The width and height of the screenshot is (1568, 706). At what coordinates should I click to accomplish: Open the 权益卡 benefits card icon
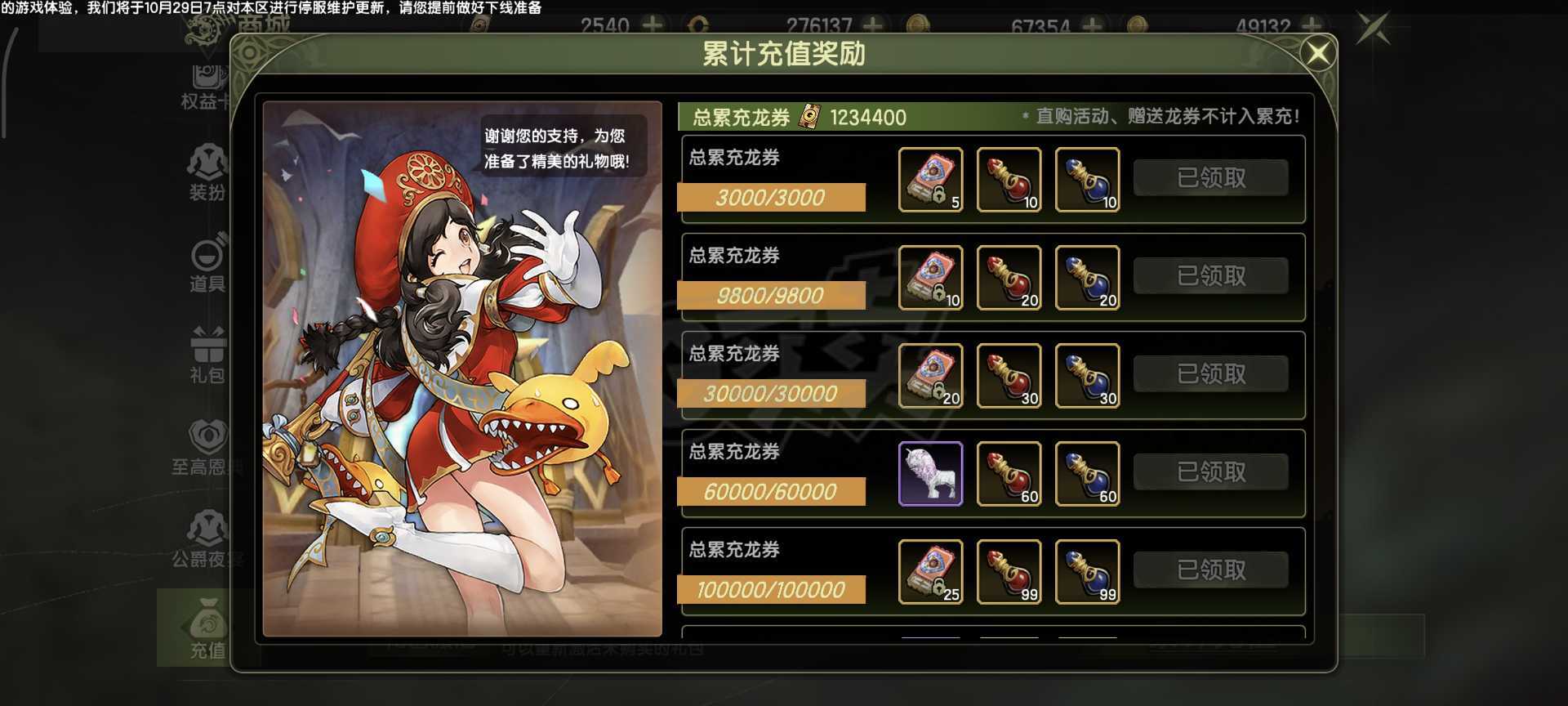[x=206, y=82]
